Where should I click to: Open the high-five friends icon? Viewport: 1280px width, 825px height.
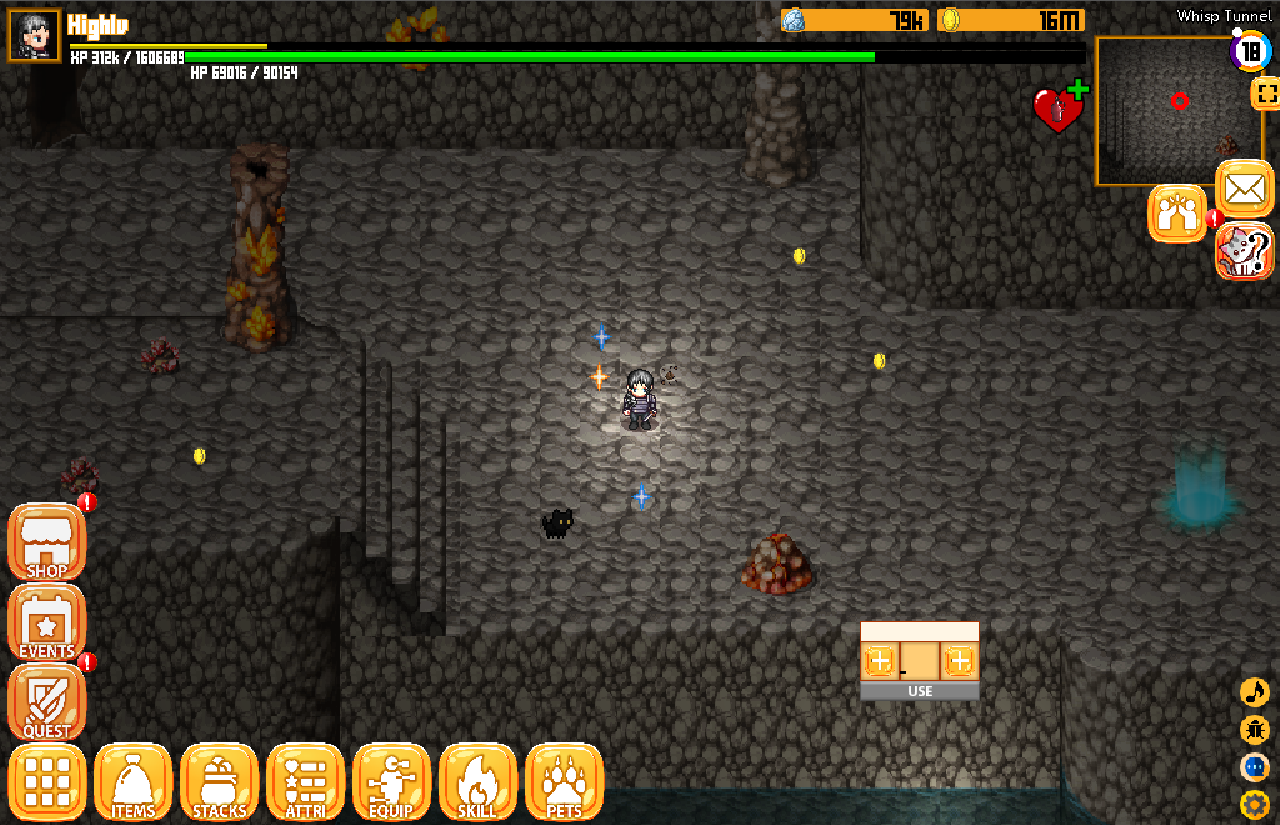click(x=1176, y=213)
